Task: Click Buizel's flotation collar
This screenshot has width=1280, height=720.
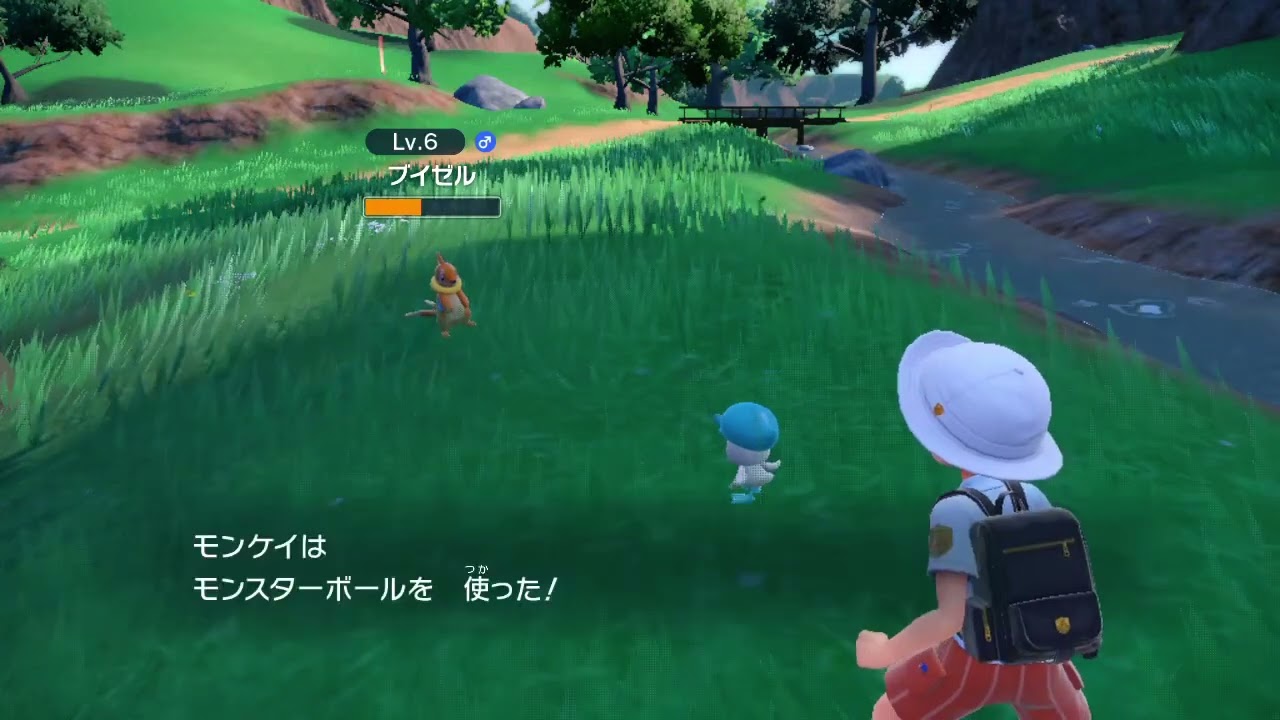Action: click(448, 288)
